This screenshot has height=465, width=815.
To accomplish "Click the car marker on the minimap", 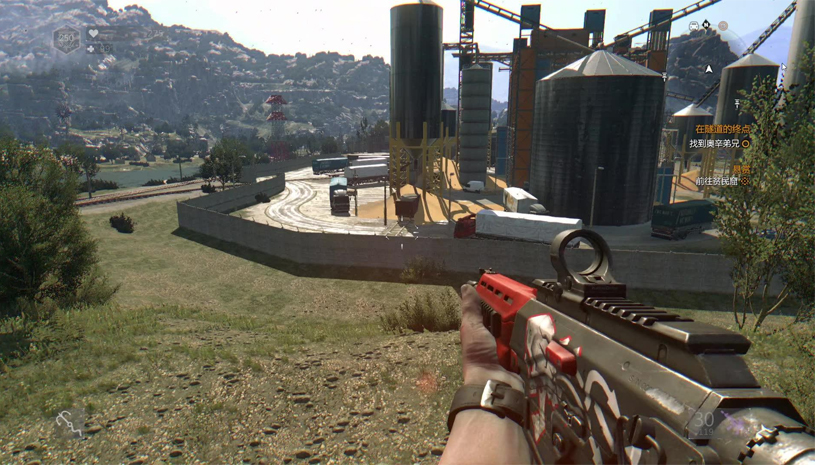I will [x=693, y=27].
